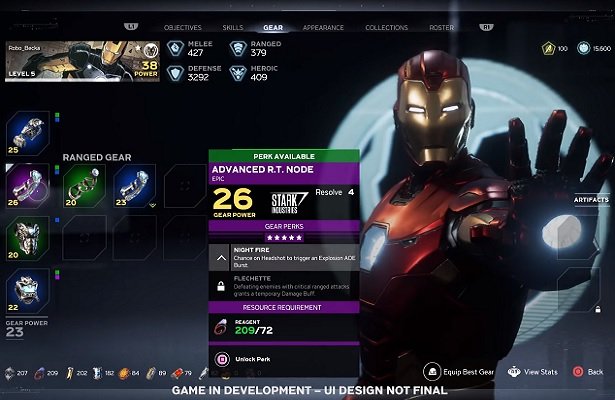Select the power 20 armor gear slot

[27, 237]
